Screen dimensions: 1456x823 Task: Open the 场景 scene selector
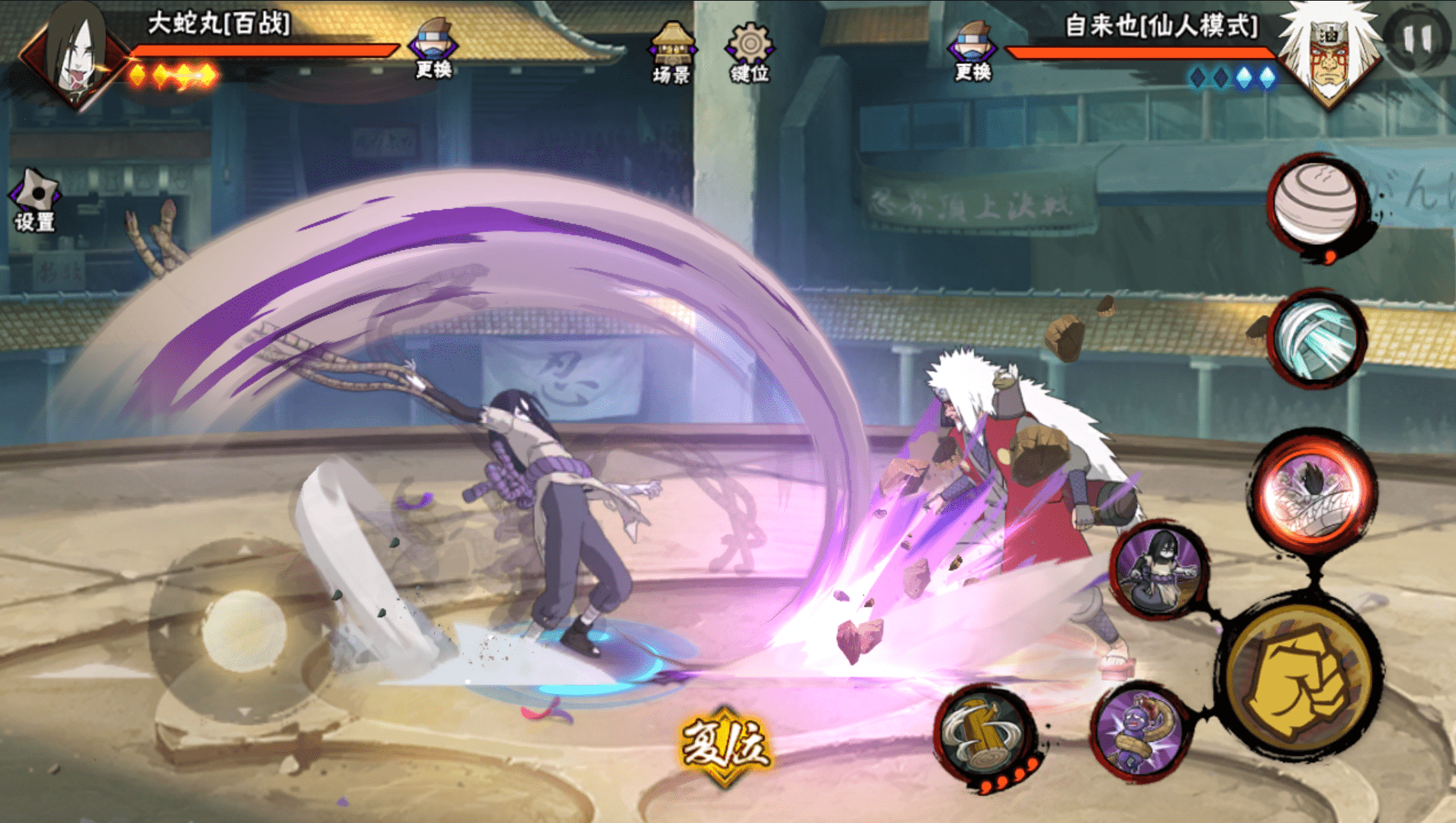pos(671,52)
